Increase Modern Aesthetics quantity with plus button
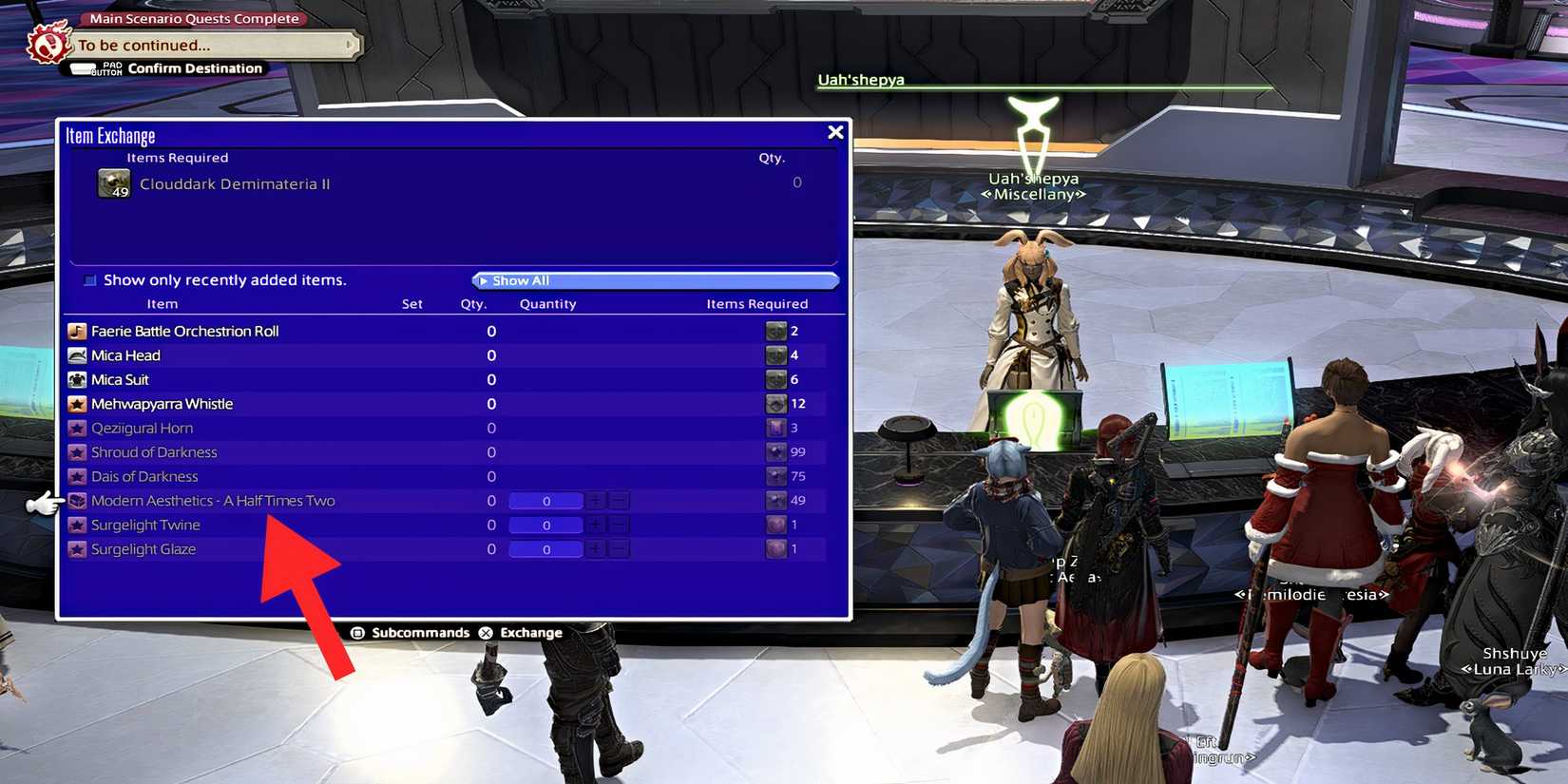1568x784 pixels. click(595, 500)
